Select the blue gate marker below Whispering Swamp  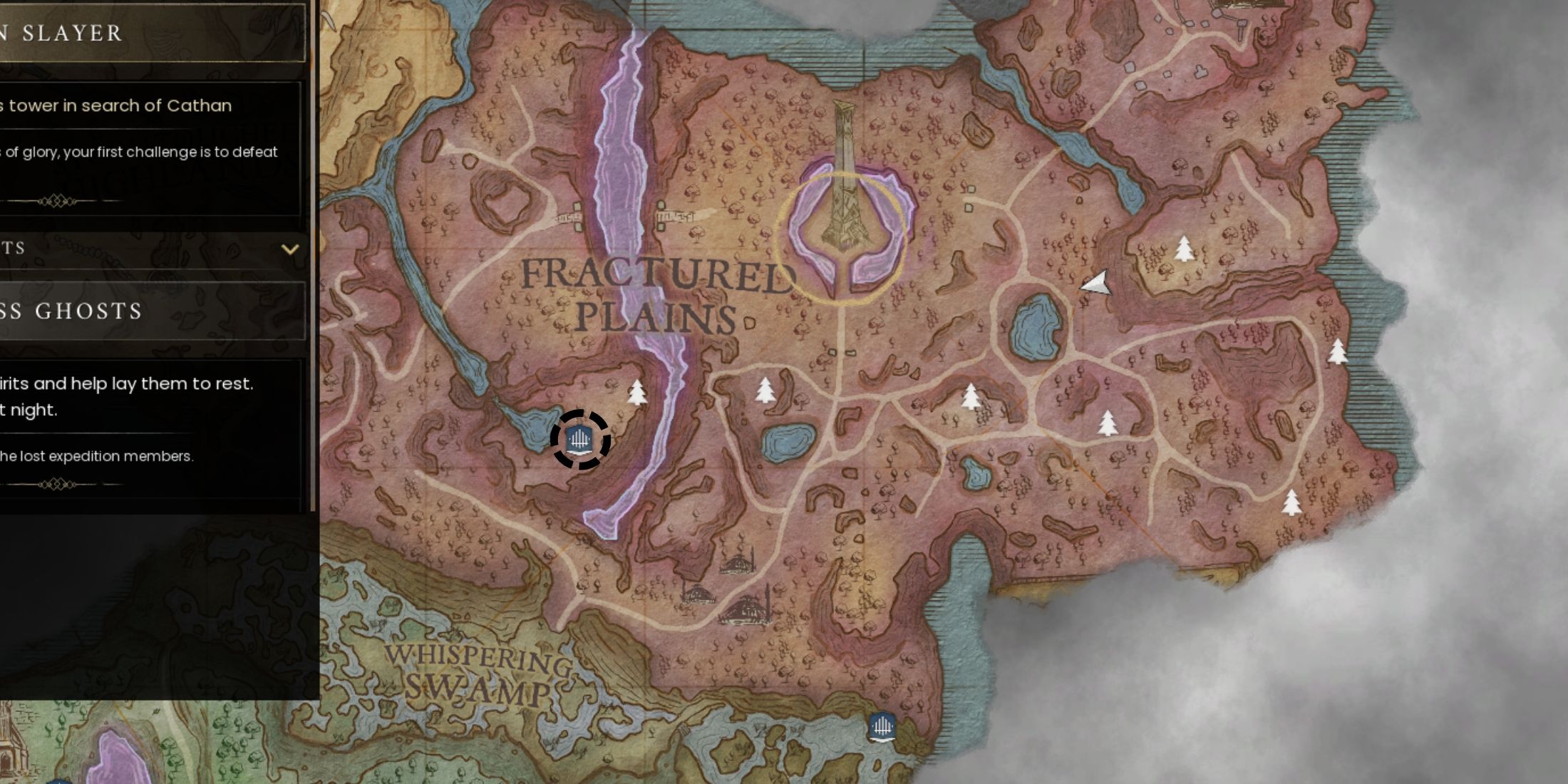pyautogui.click(x=882, y=728)
